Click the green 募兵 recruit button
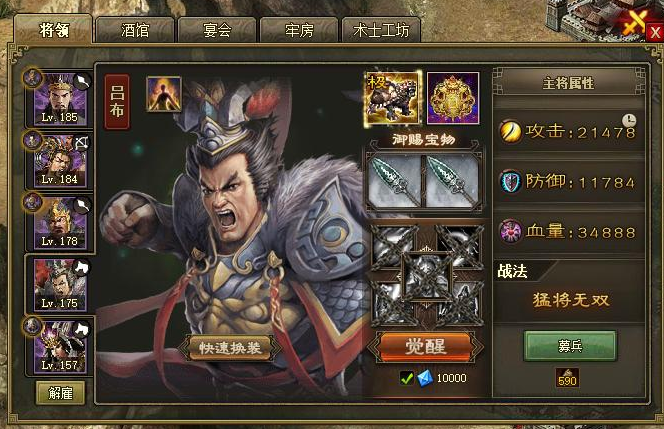Image resolution: width=664 pixels, height=429 pixels. (x=570, y=345)
